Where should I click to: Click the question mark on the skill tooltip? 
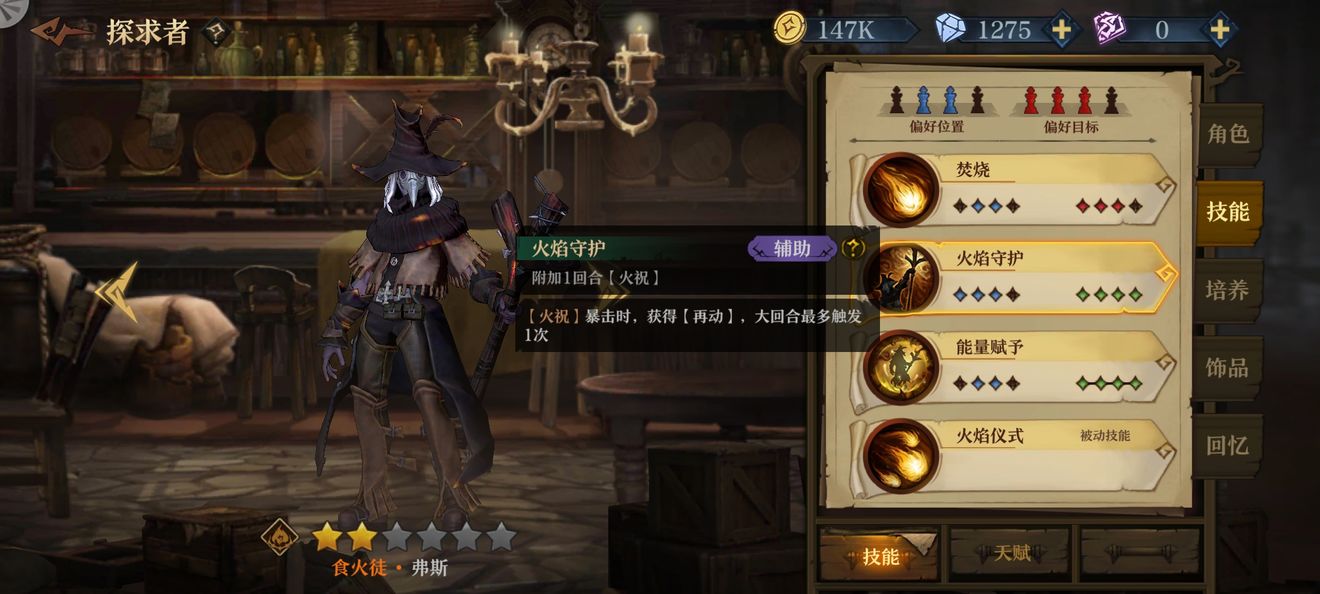[x=853, y=248]
